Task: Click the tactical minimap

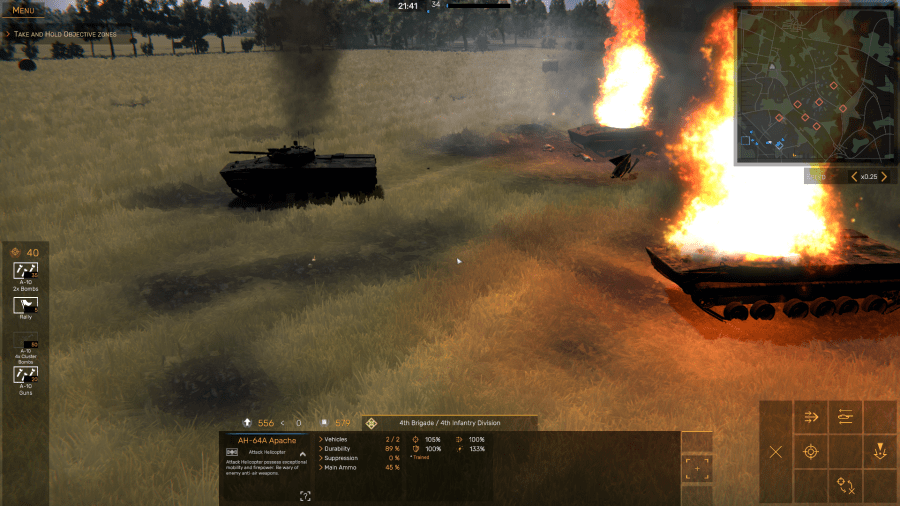Action: (x=814, y=85)
